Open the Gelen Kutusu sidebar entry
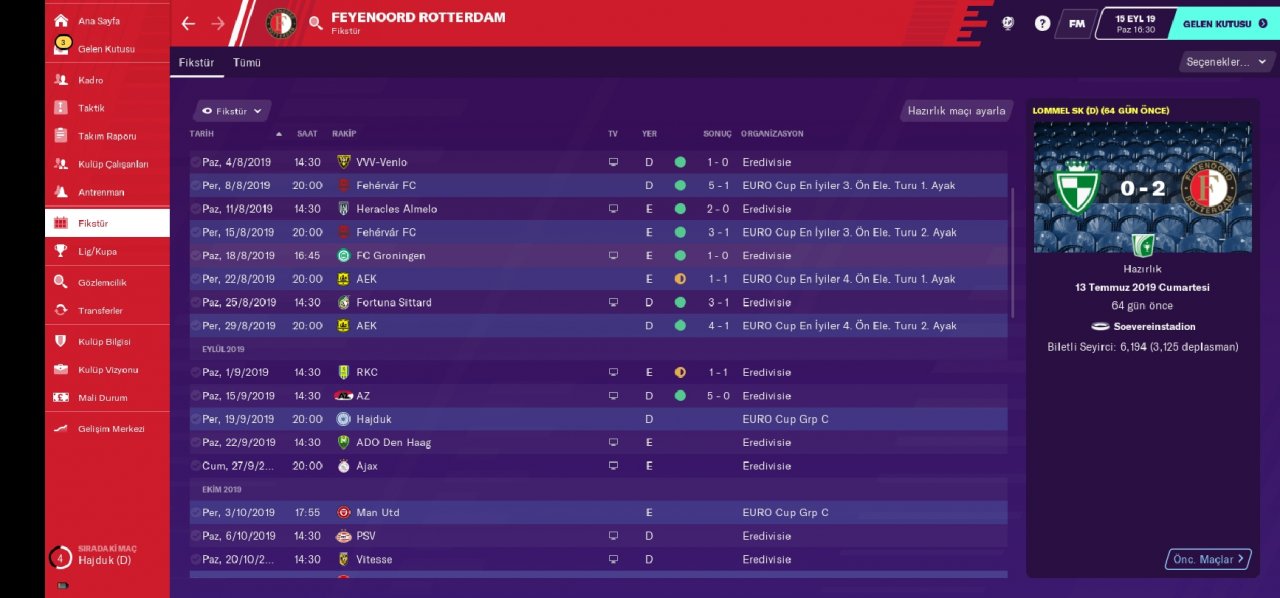The height and width of the screenshot is (598, 1280). tap(106, 49)
